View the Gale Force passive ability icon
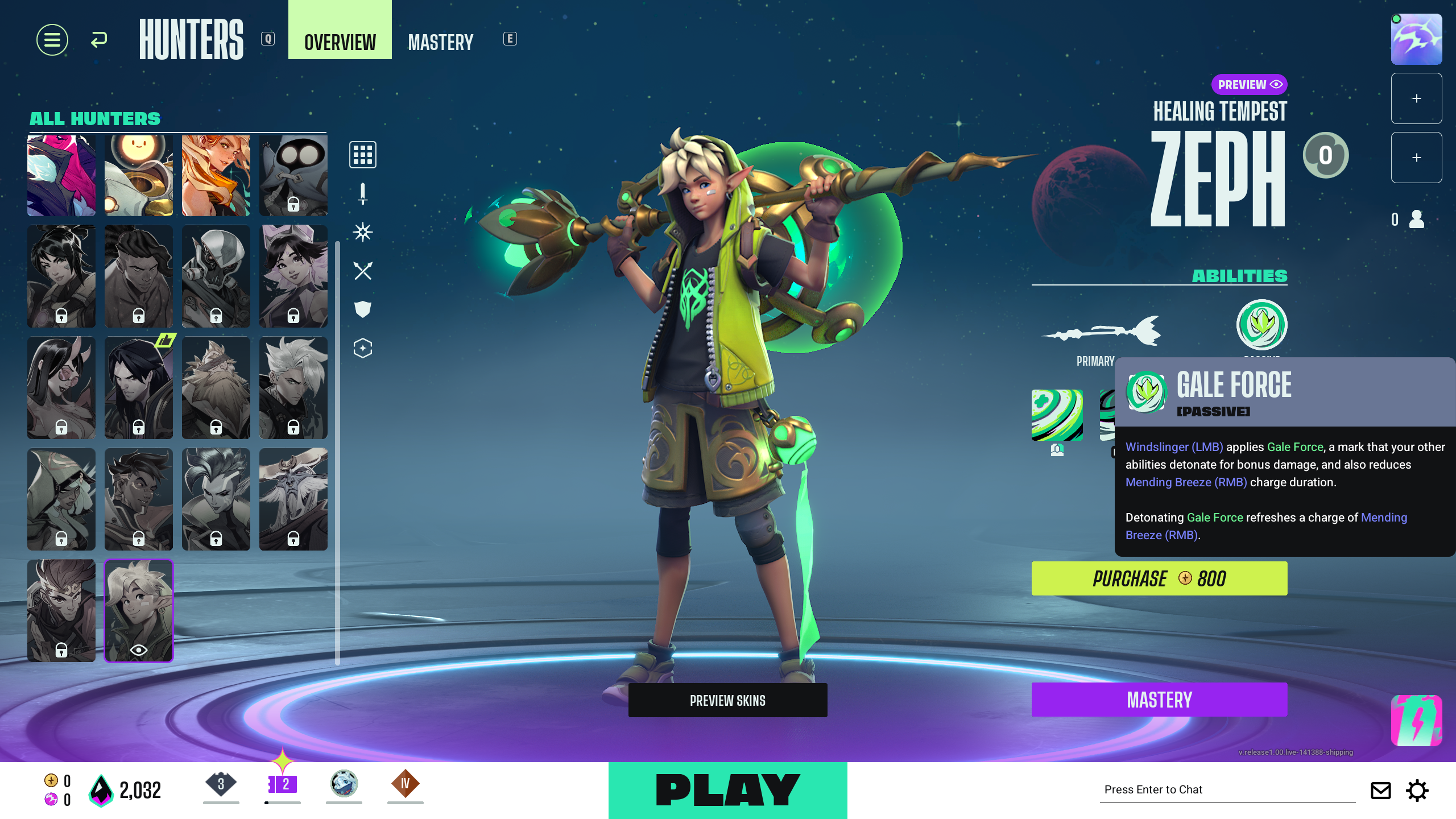This screenshot has height=819, width=1456. [x=1261, y=325]
